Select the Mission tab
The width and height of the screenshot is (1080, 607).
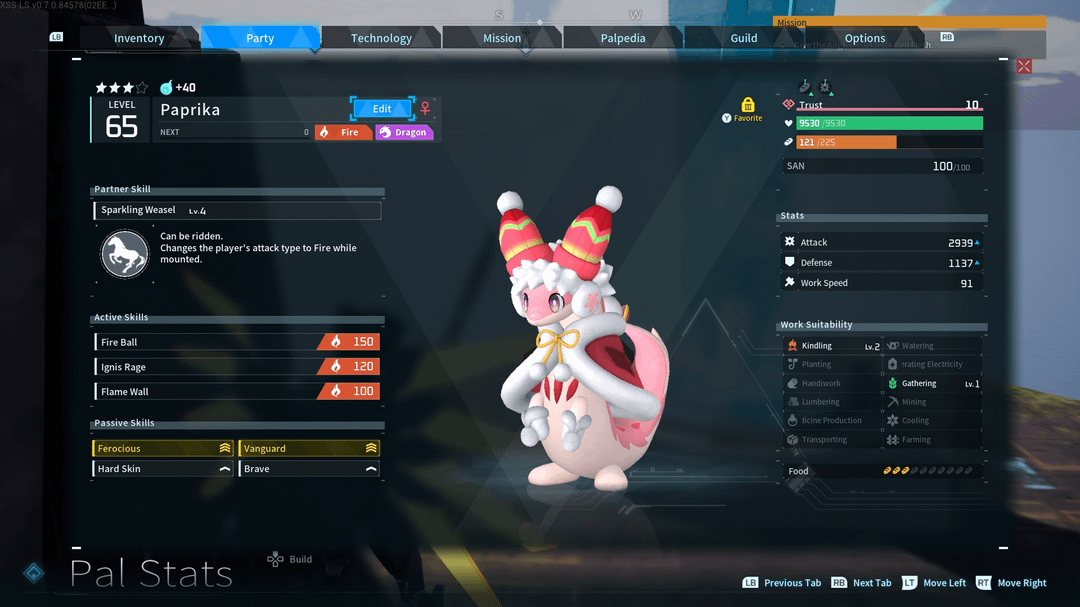(502, 38)
